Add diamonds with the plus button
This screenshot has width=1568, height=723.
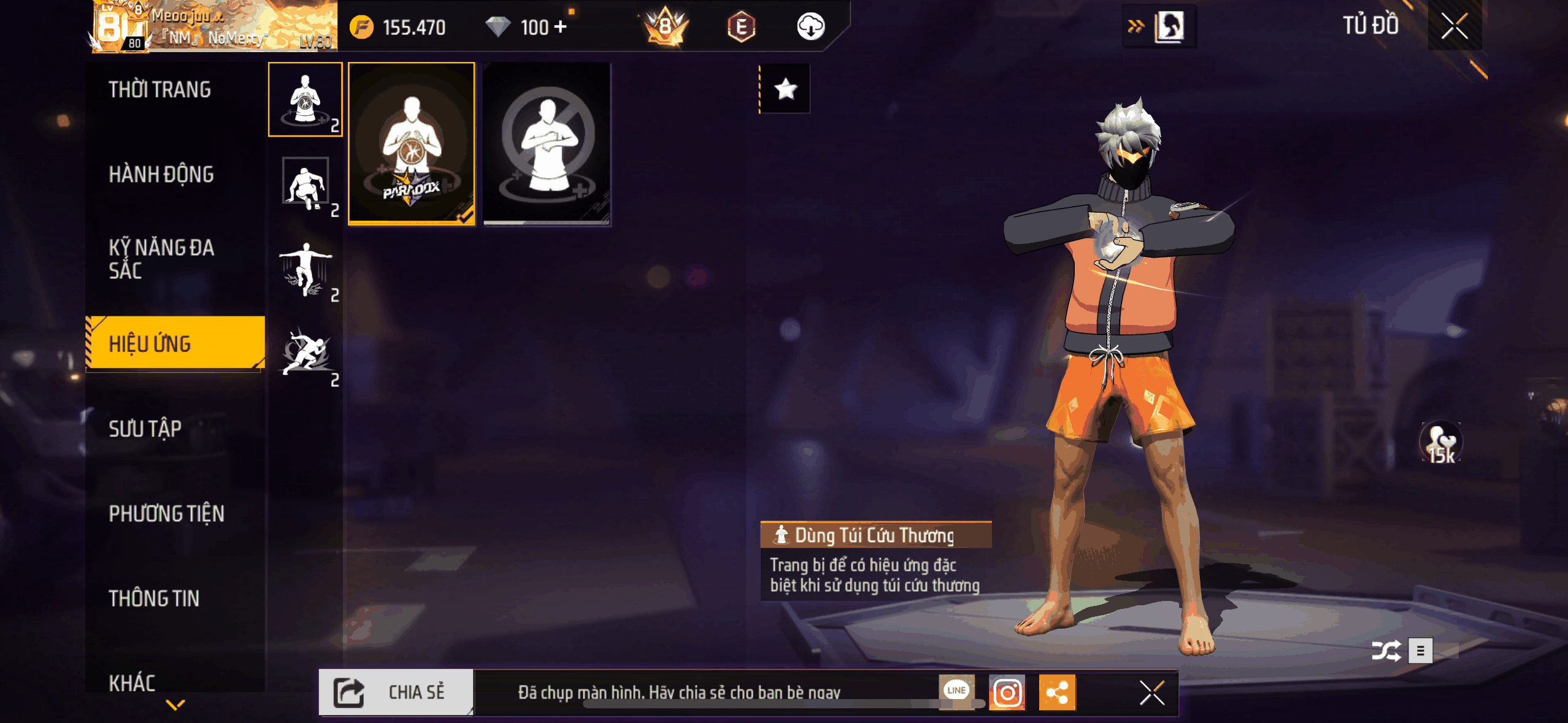(560, 27)
